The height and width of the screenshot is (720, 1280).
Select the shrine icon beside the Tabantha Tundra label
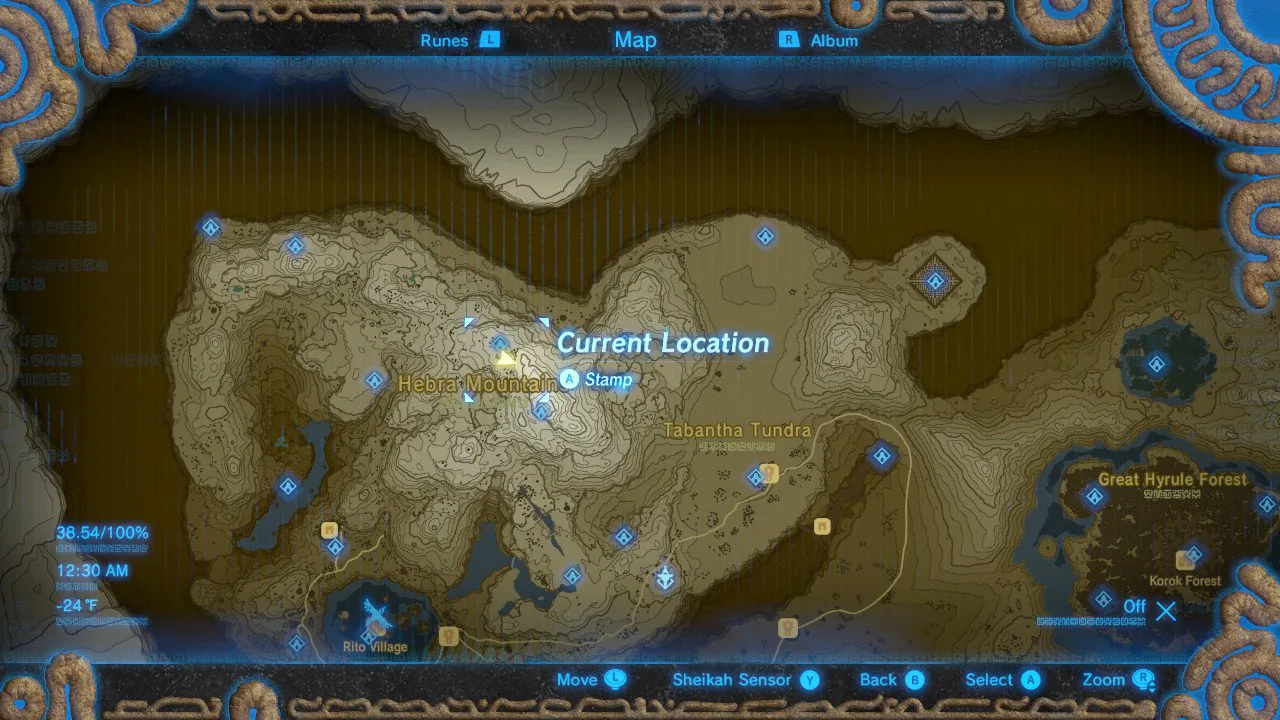coord(755,476)
